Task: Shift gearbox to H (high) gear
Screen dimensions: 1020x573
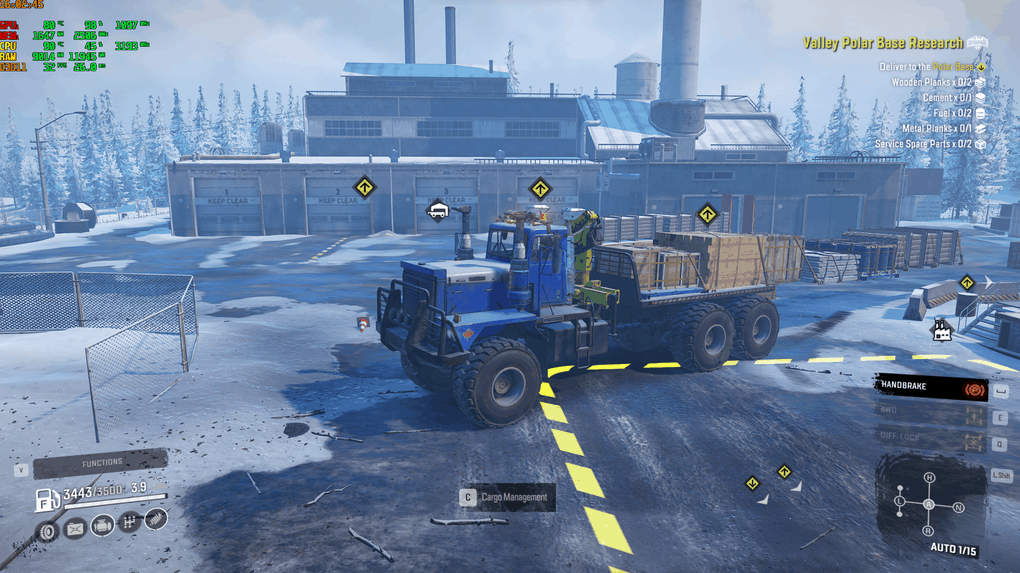Action: [929, 478]
